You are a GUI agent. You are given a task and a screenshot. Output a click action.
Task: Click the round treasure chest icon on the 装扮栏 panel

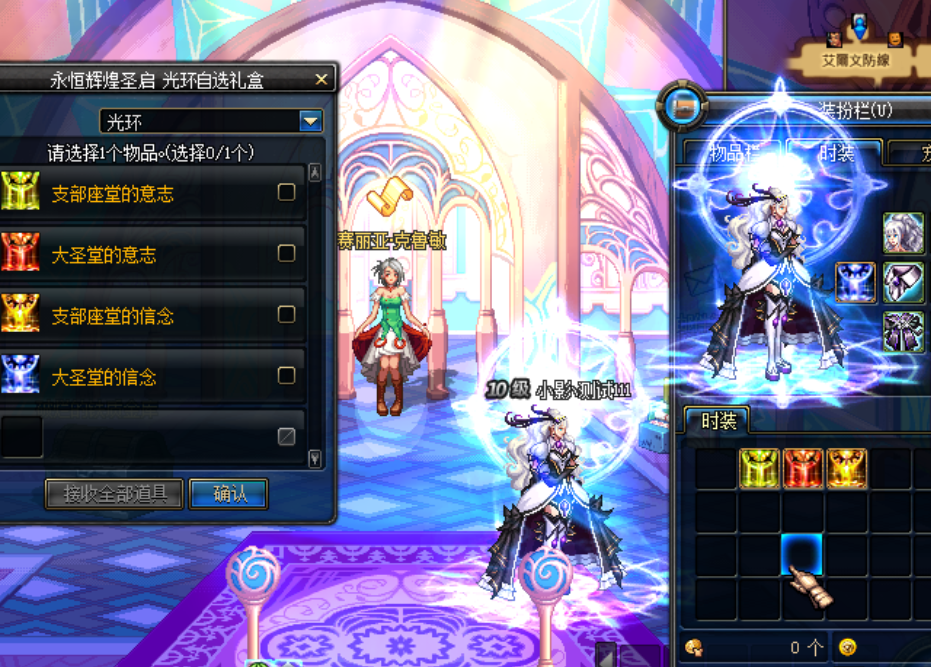[x=686, y=107]
